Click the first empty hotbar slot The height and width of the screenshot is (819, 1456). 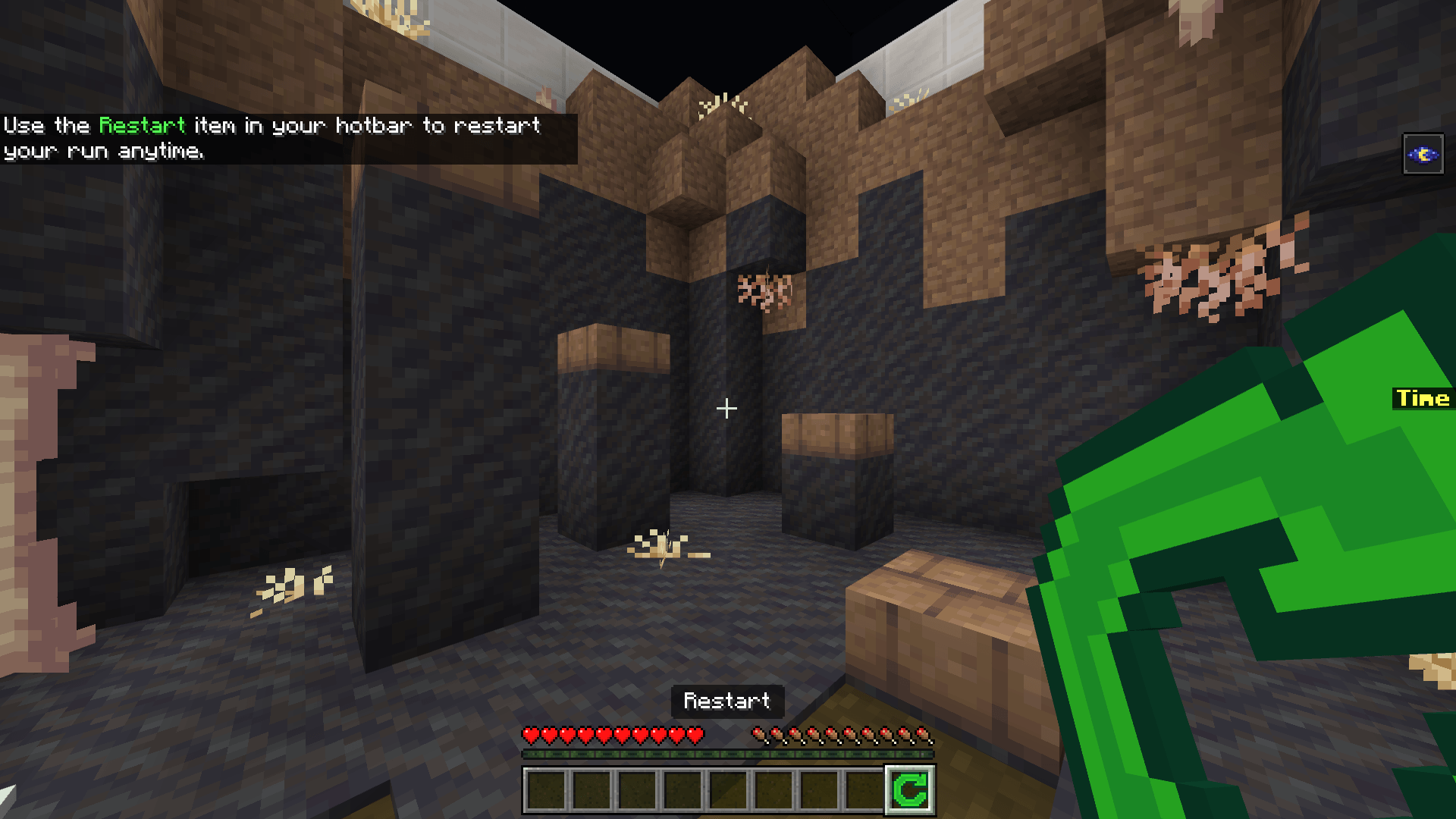(x=545, y=790)
